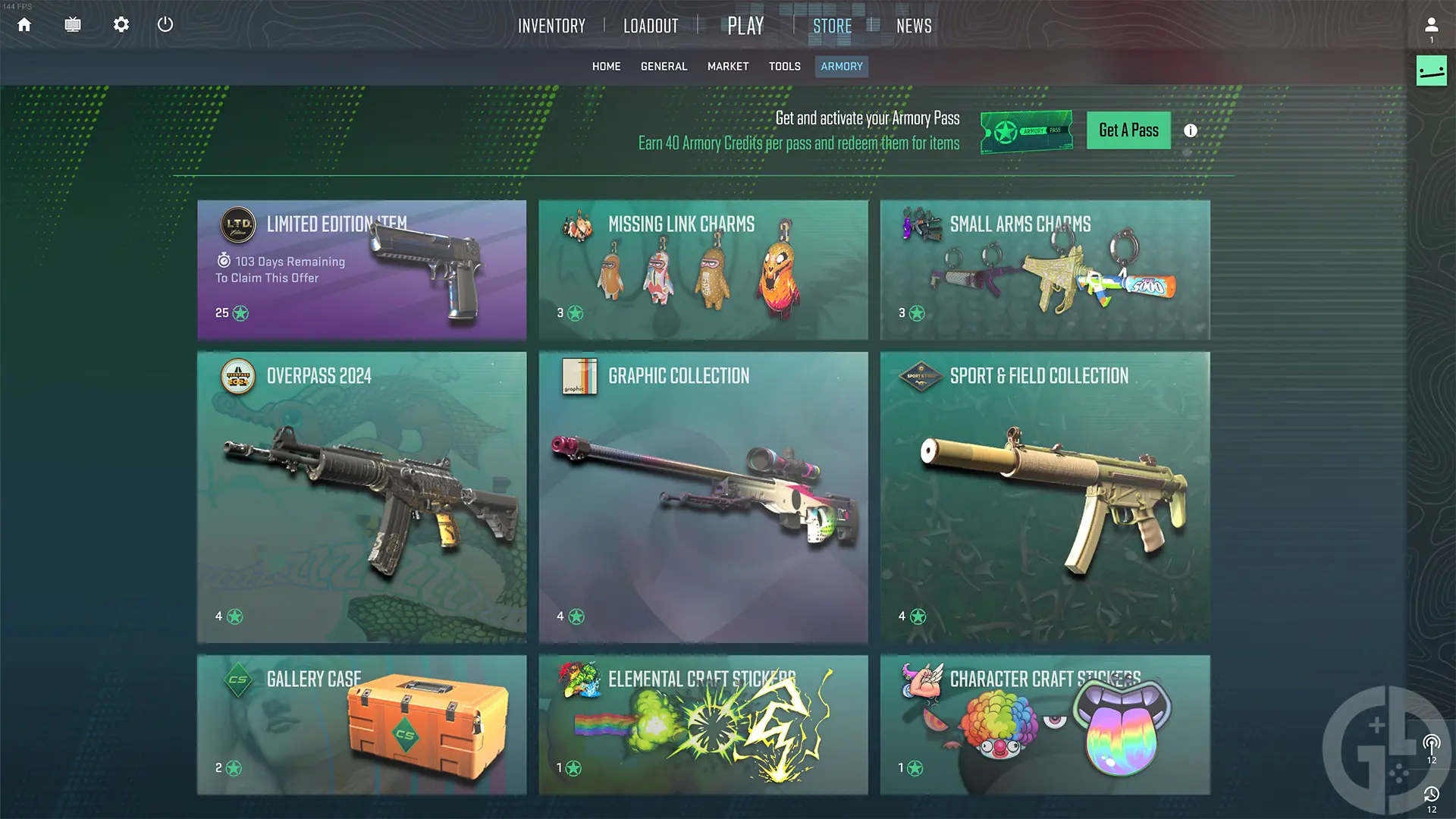Click the Overpass 2024 collection emblem
Screen dimensions: 1456x819
point(239,376)
